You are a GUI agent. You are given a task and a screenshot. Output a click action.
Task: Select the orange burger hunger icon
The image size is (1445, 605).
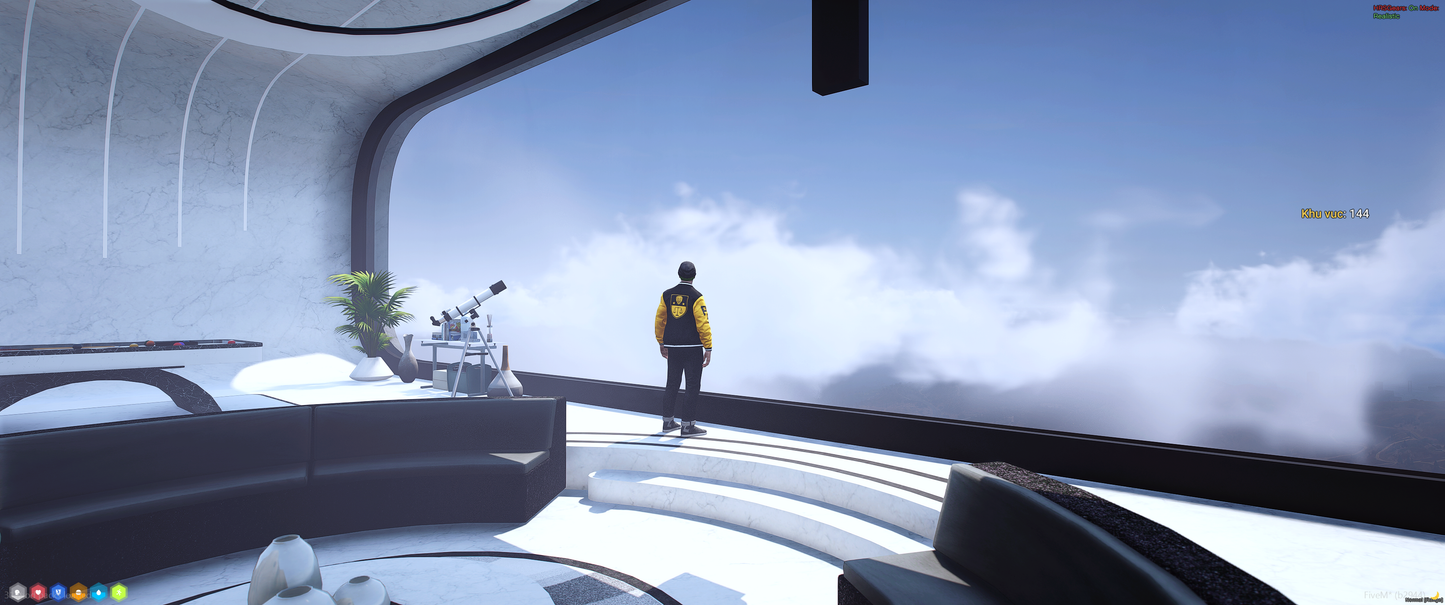coord(78,592)
